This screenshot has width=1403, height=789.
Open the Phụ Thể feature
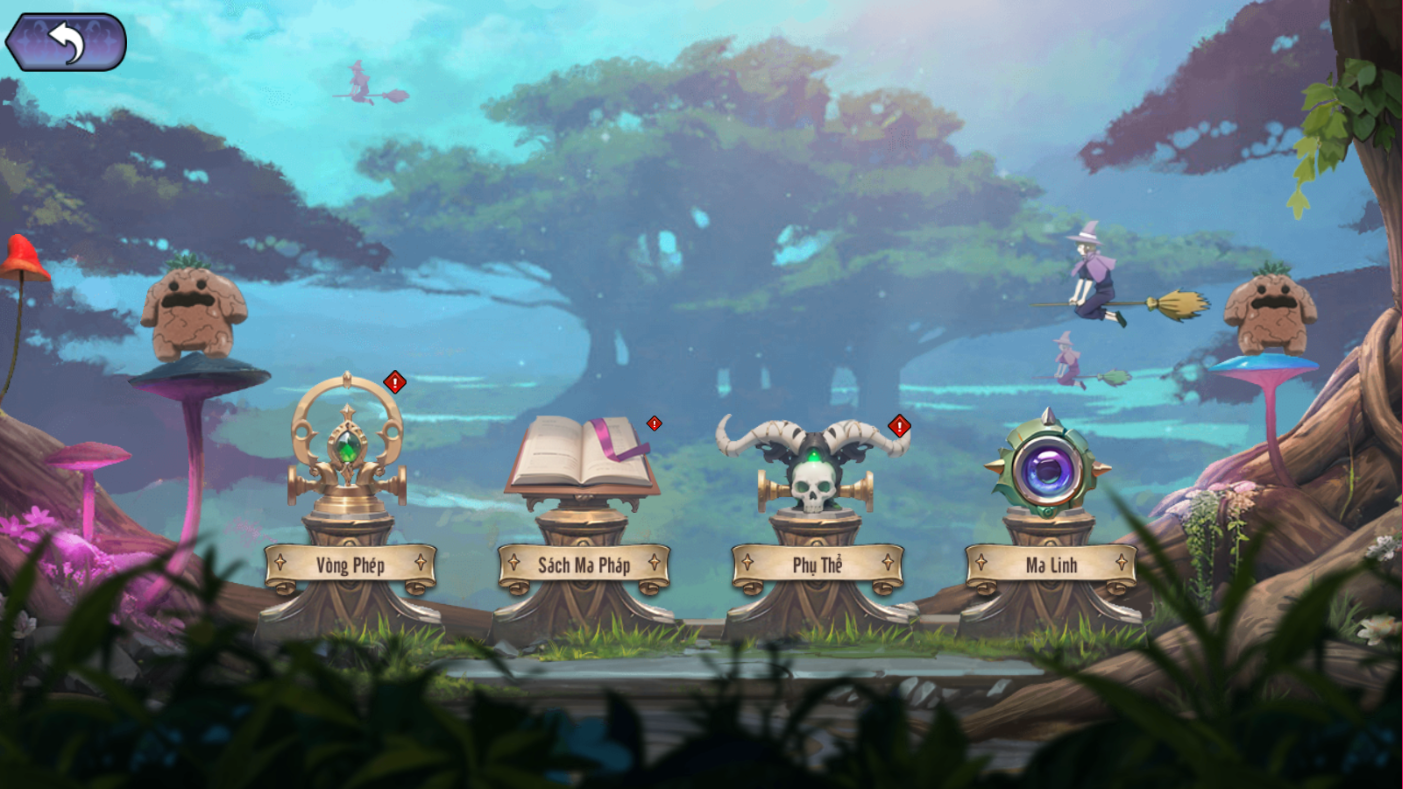(x=817, y=566)
